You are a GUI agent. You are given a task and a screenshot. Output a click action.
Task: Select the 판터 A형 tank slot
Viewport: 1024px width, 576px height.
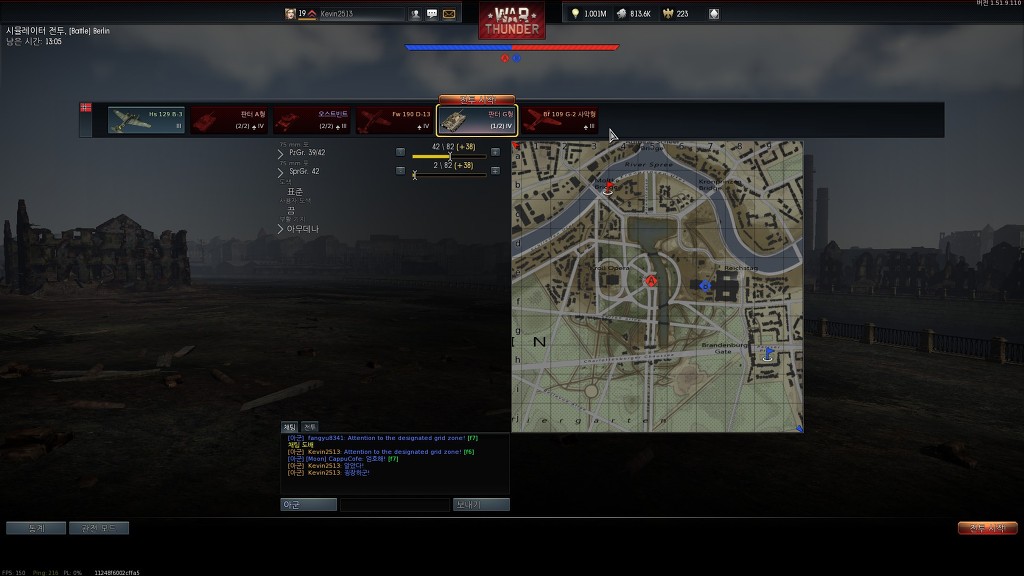click(x=229, y=120)
